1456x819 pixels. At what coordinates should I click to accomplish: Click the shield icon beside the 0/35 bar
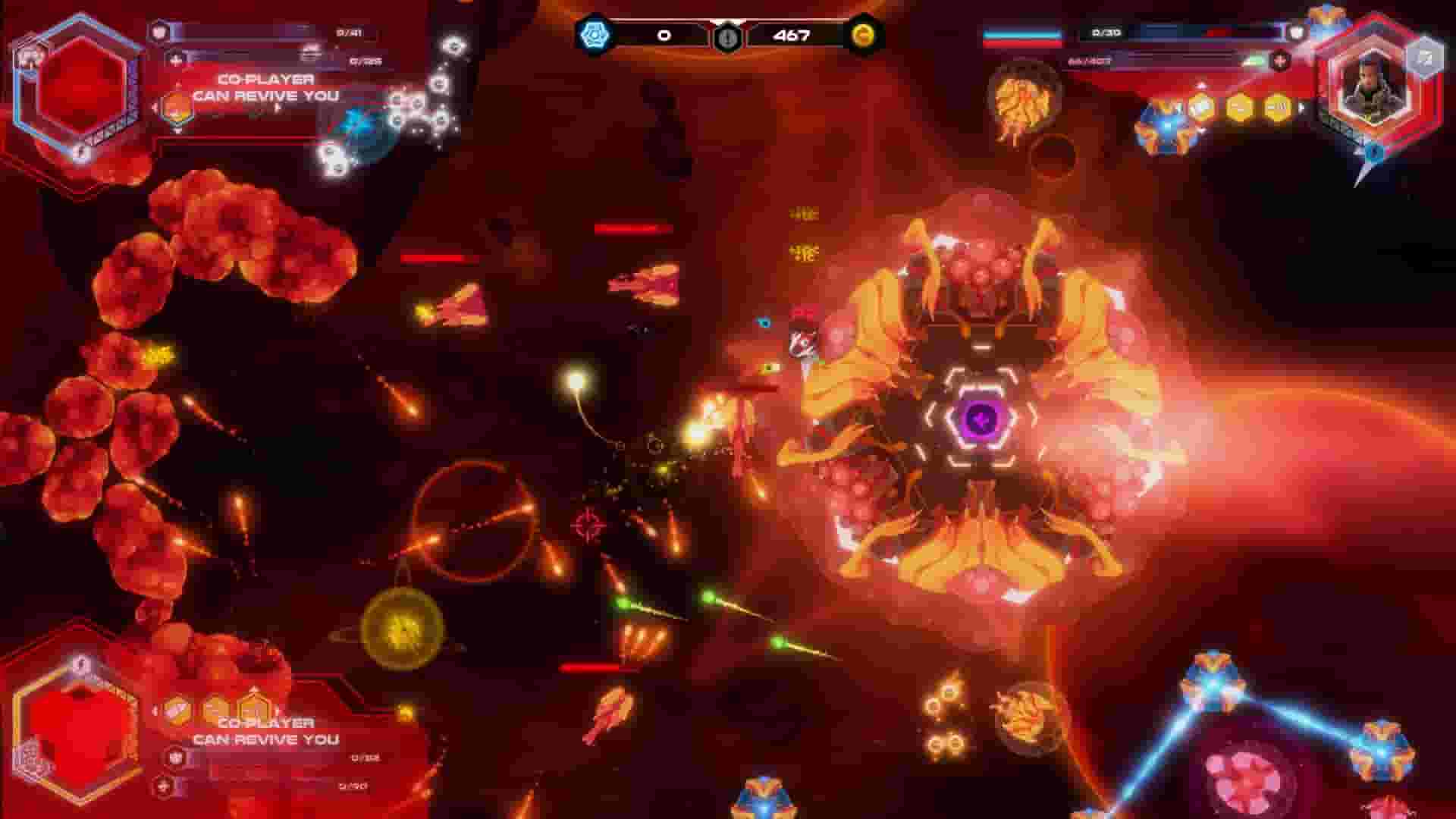point(1295,33)
